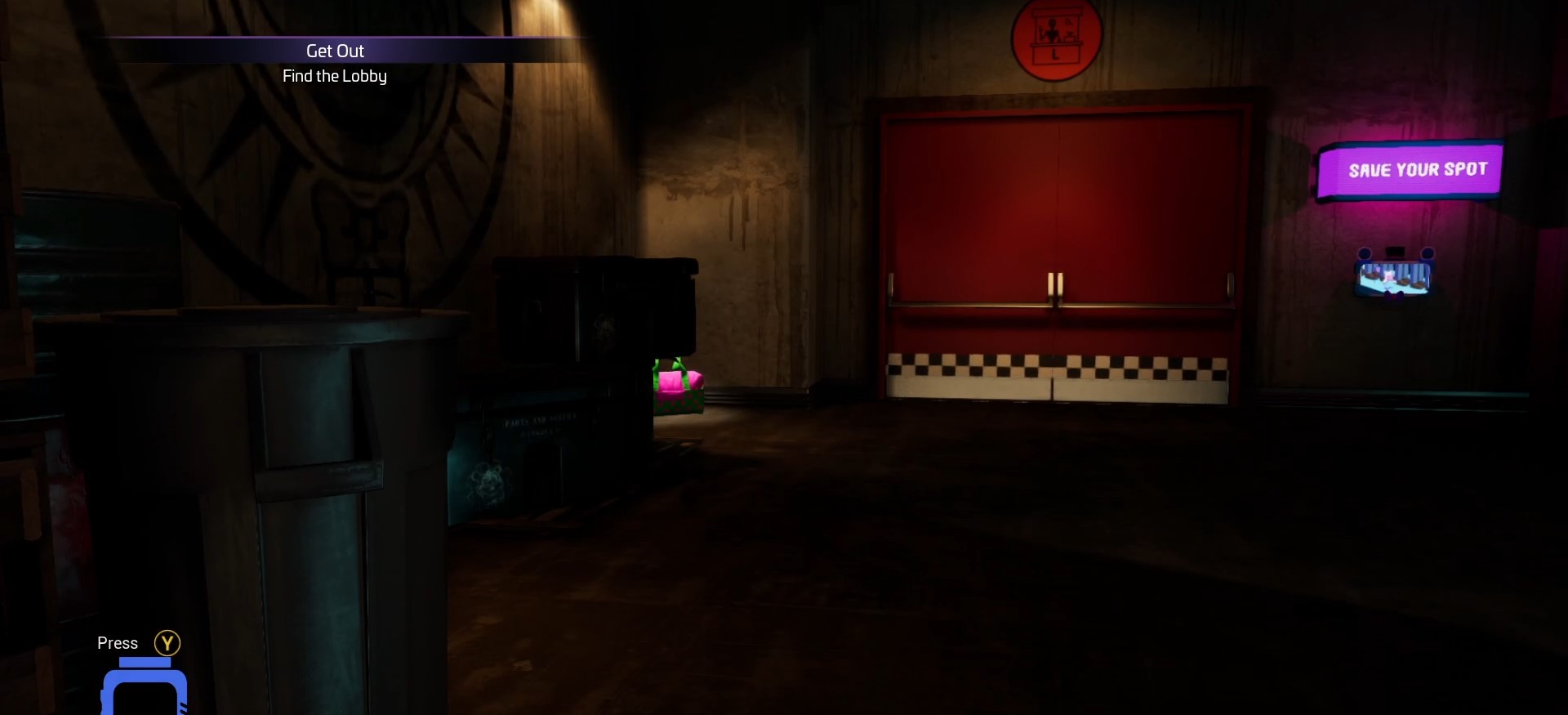Toggle the left red door open
1568x715 pixels.
point(972,245)
